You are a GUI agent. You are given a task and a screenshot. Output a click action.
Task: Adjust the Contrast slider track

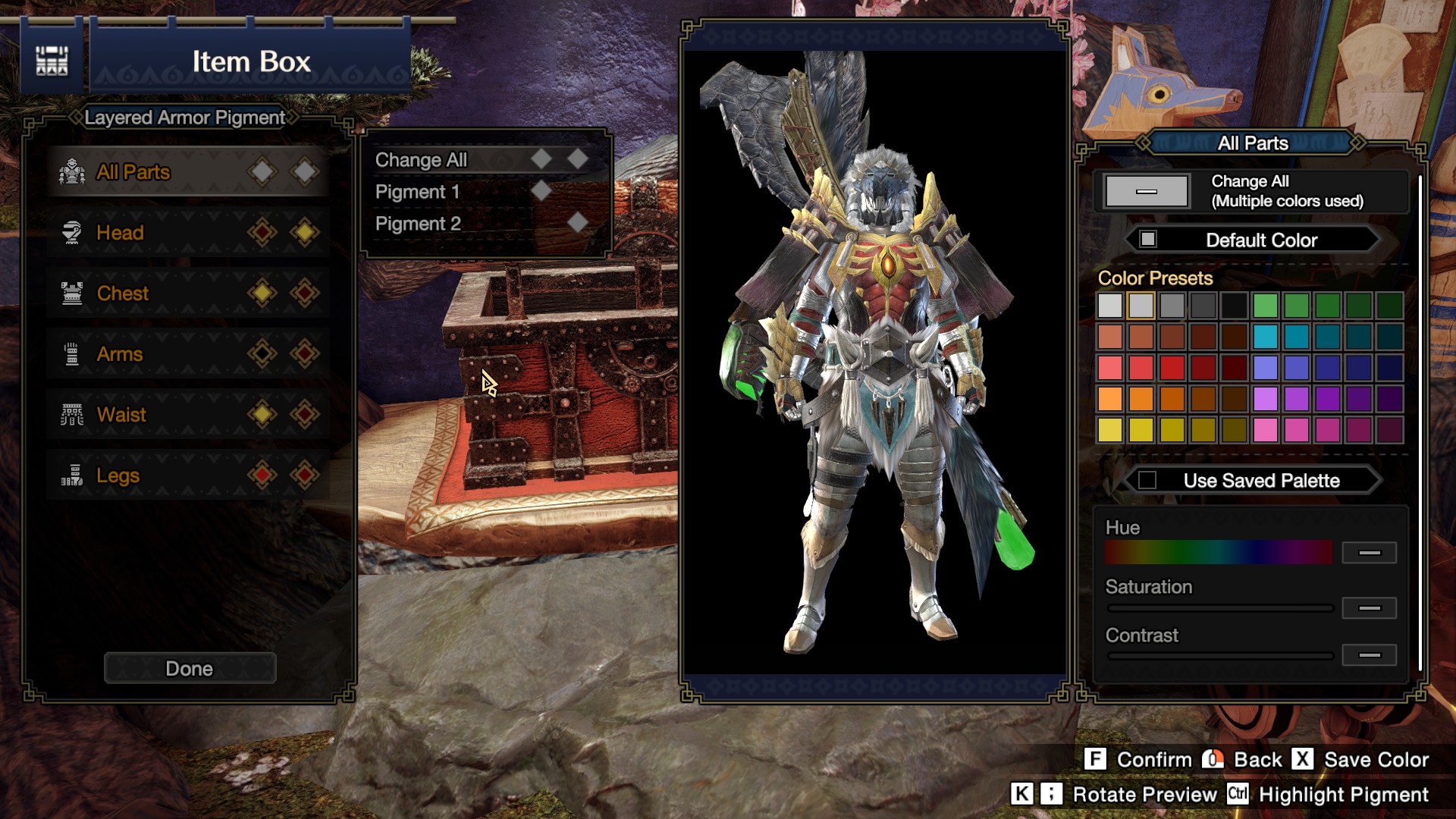point(1219,656)
